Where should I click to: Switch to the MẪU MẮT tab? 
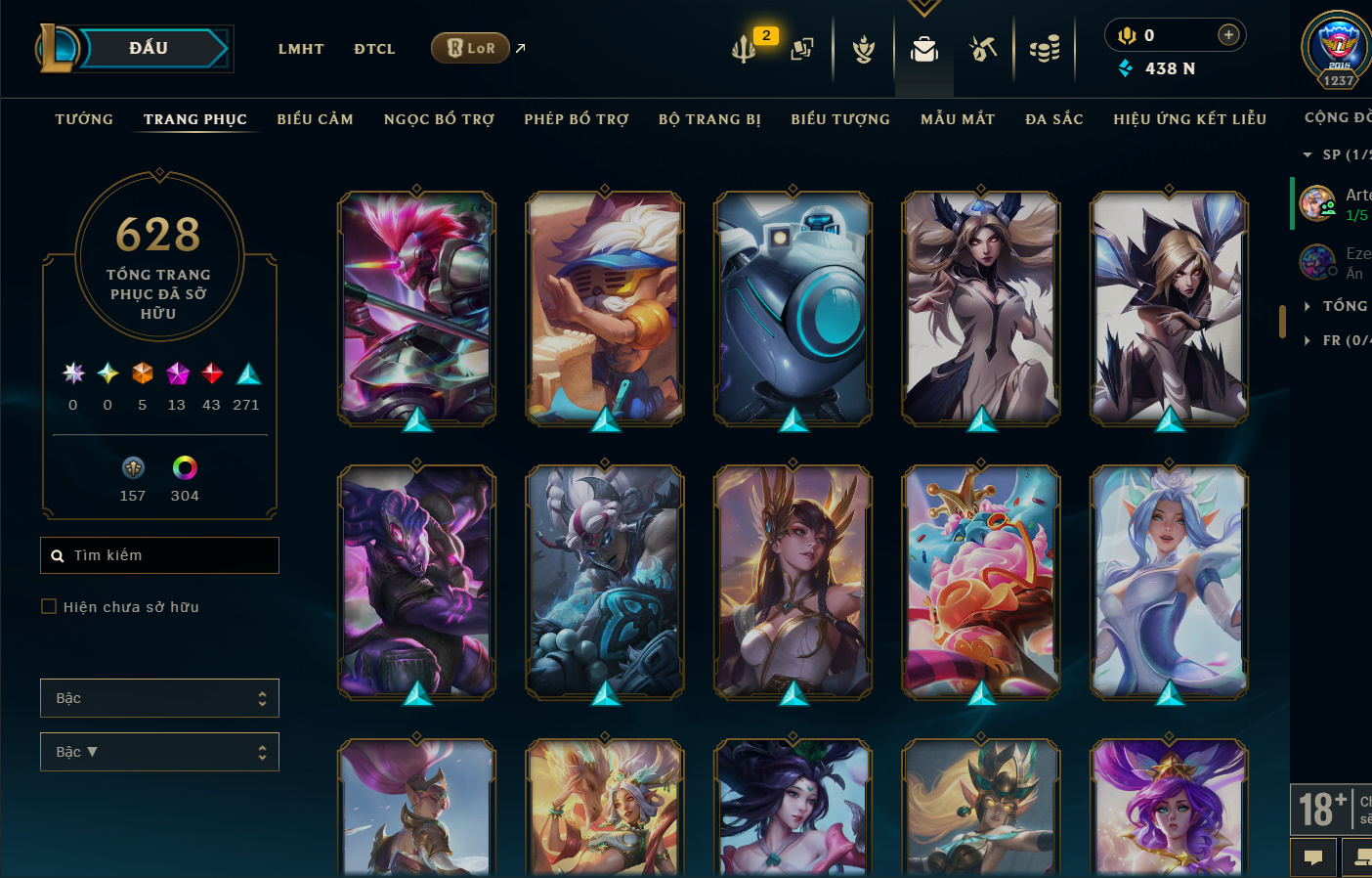[x=958, y=119]
